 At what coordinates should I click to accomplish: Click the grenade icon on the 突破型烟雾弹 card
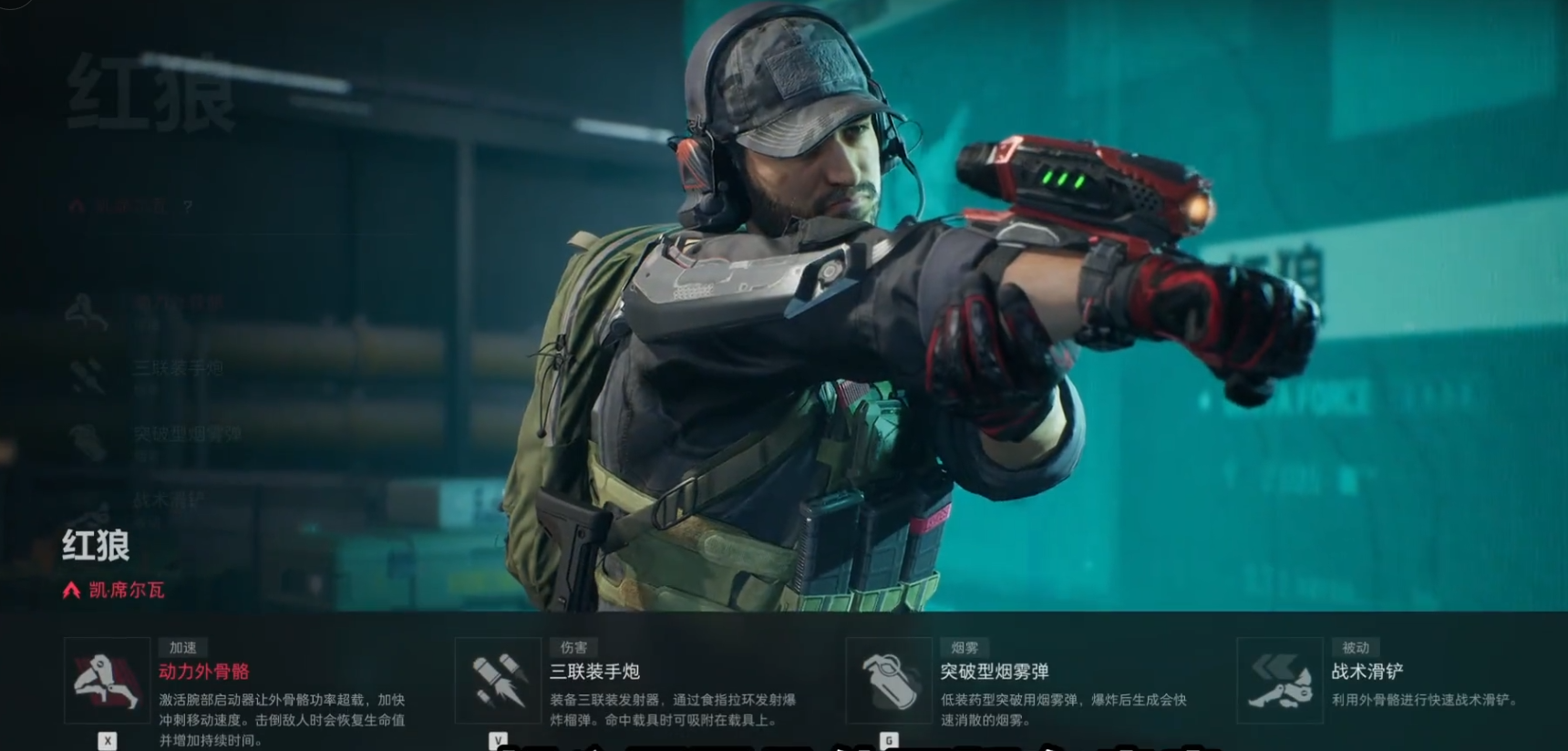pyautogui.click(x=890, y=682)
